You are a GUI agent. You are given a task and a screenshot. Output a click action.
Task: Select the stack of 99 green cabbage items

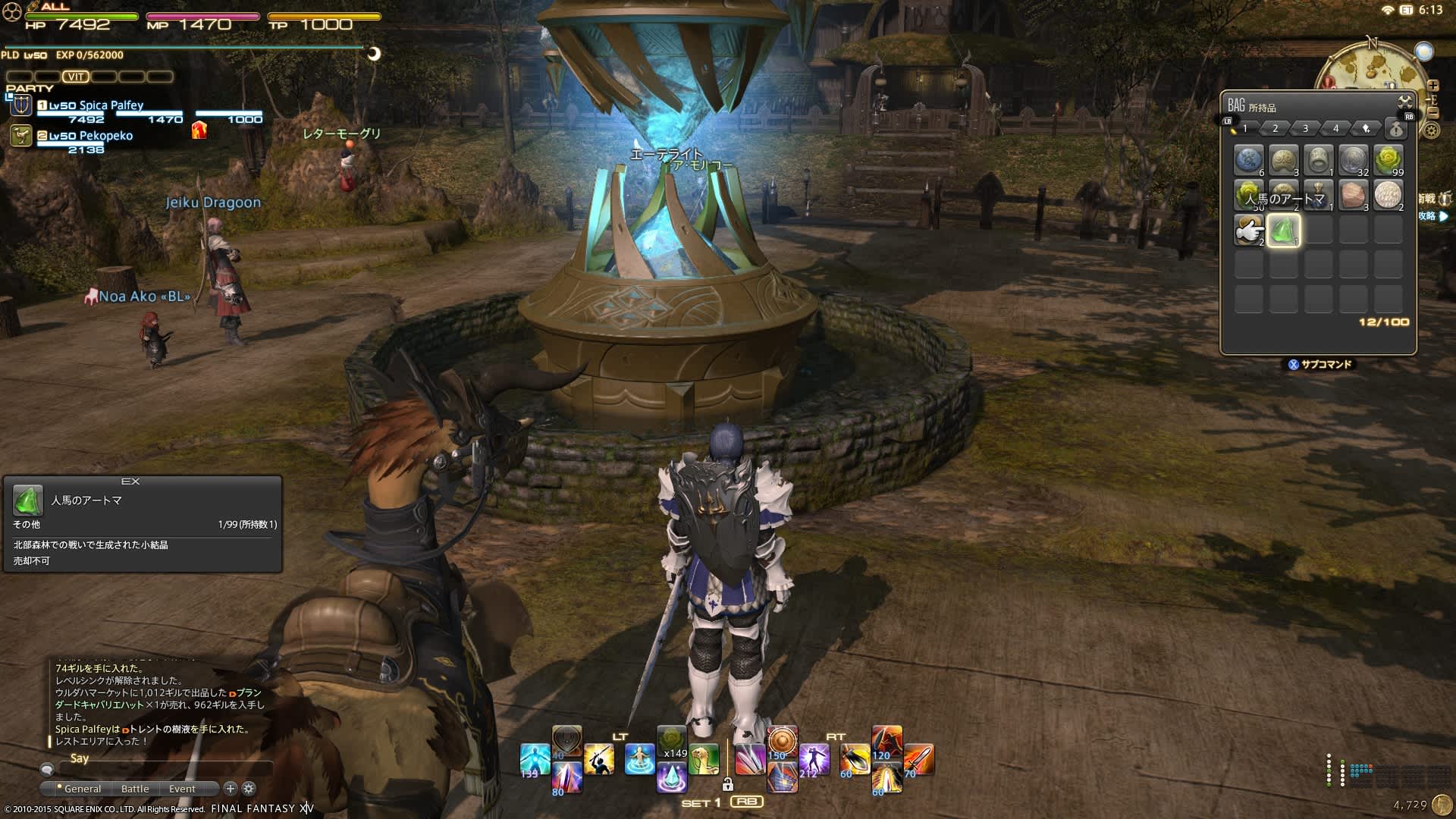click(x=1388, y=160)
